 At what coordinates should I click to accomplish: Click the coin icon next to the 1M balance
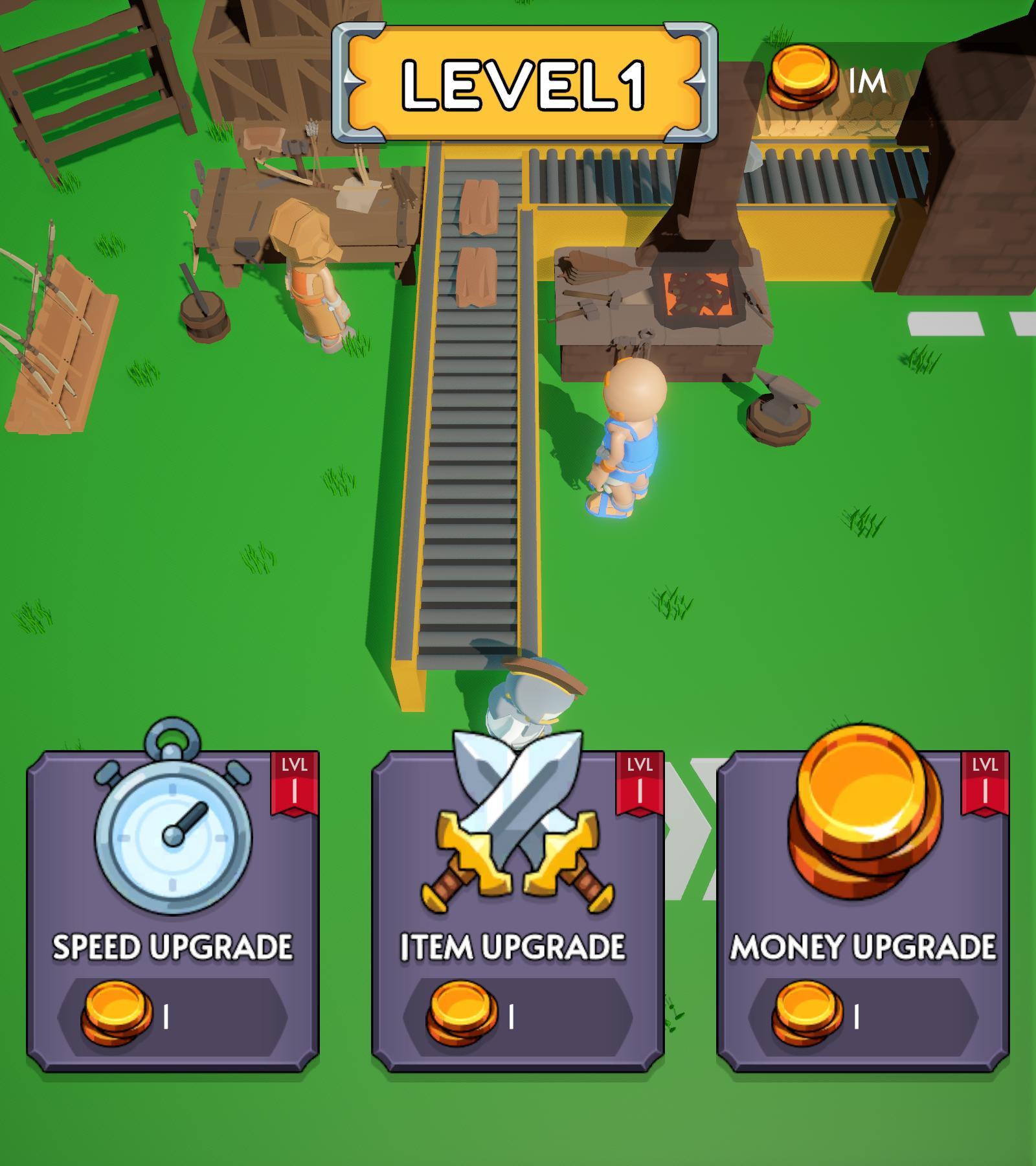tap(803, 78)
